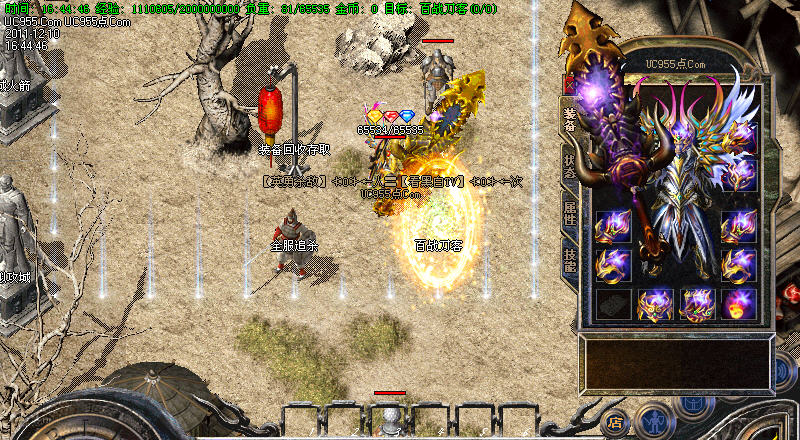Select the flaming purple orb equipment slot

click(x=740, y=304)
